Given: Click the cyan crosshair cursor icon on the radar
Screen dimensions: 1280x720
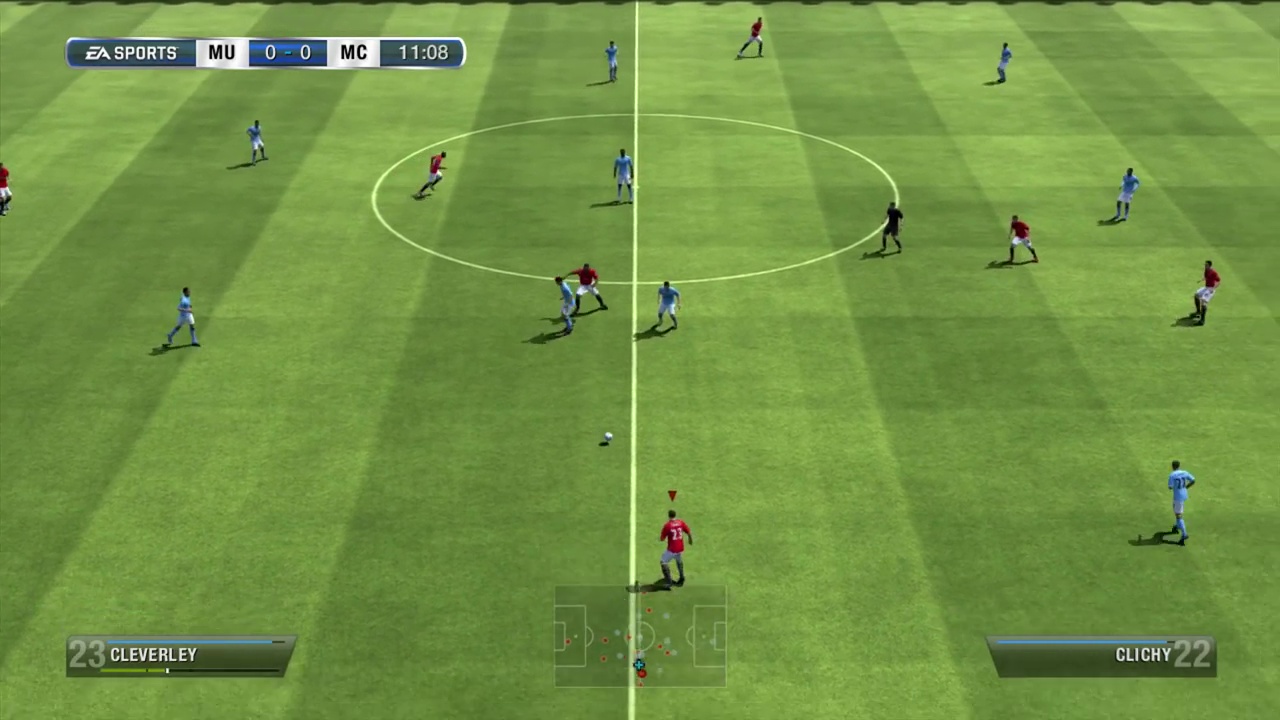Looking at the screenshot, I should [x=639, y=665].
